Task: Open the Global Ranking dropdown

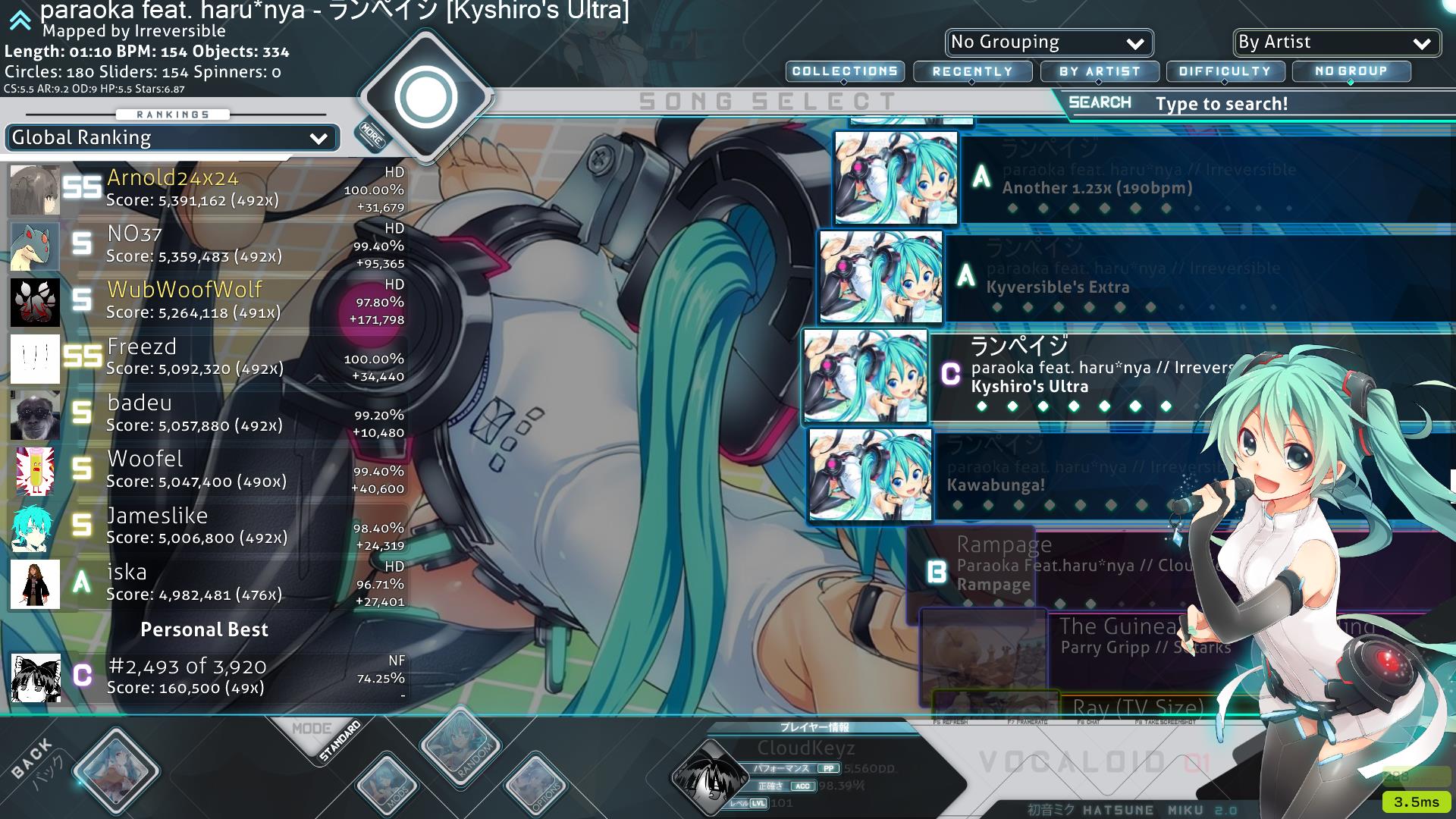Action: tap(171, 138)
